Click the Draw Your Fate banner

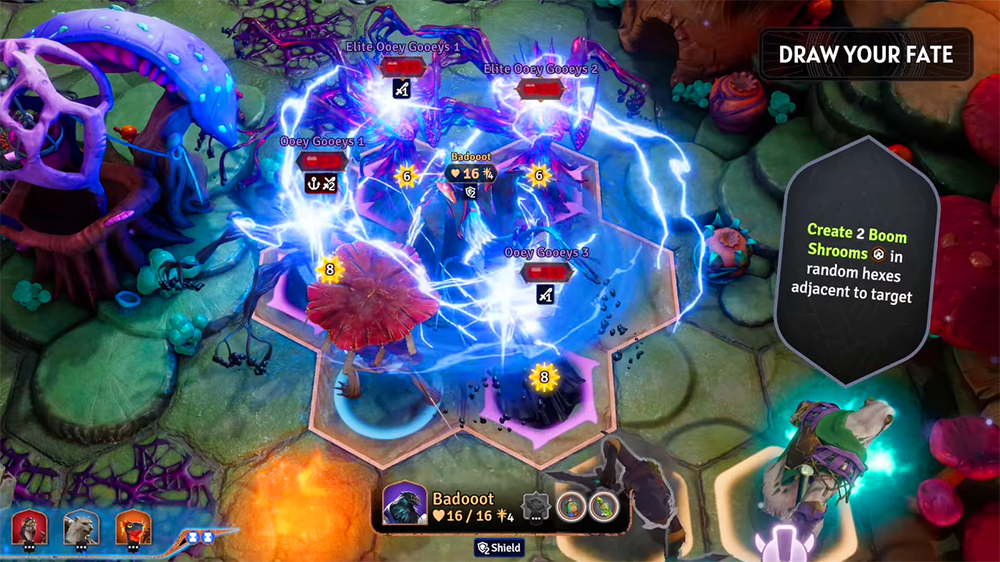tap(866, 54)
